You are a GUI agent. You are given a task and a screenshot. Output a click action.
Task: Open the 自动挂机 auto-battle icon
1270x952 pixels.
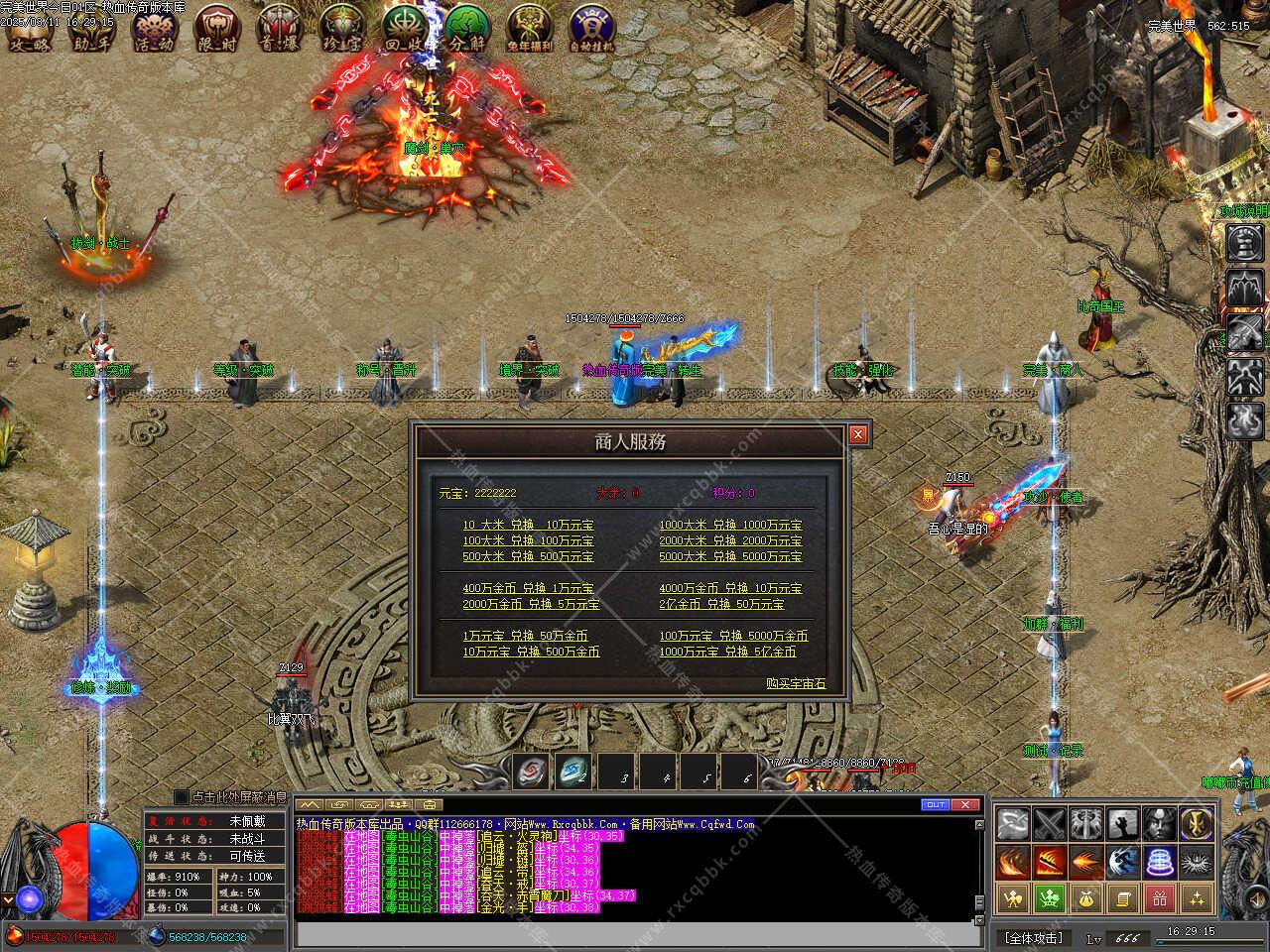[x=593, y=27]
